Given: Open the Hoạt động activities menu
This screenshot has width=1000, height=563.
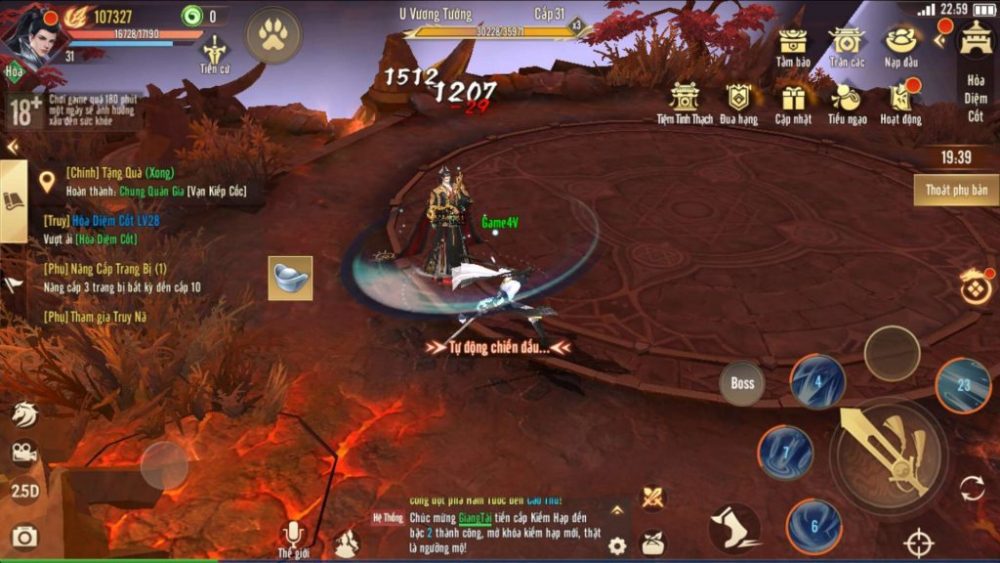Looking at the screenshot, I should coord(901,102).
